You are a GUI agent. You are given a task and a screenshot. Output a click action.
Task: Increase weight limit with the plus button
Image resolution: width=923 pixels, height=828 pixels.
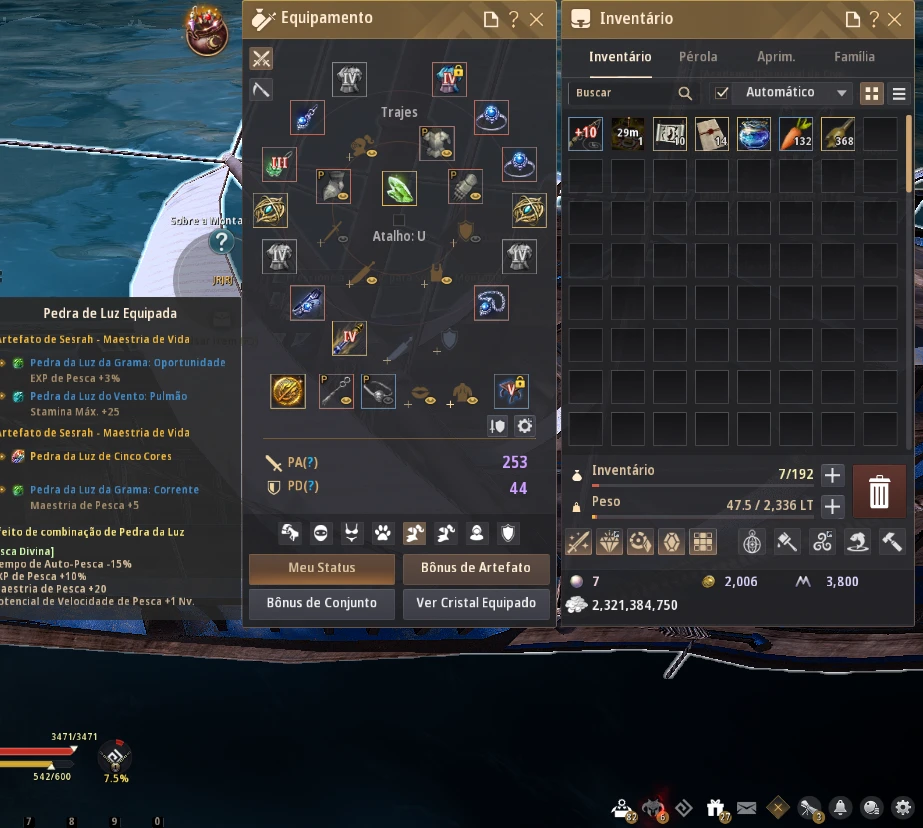pos(832,506)
